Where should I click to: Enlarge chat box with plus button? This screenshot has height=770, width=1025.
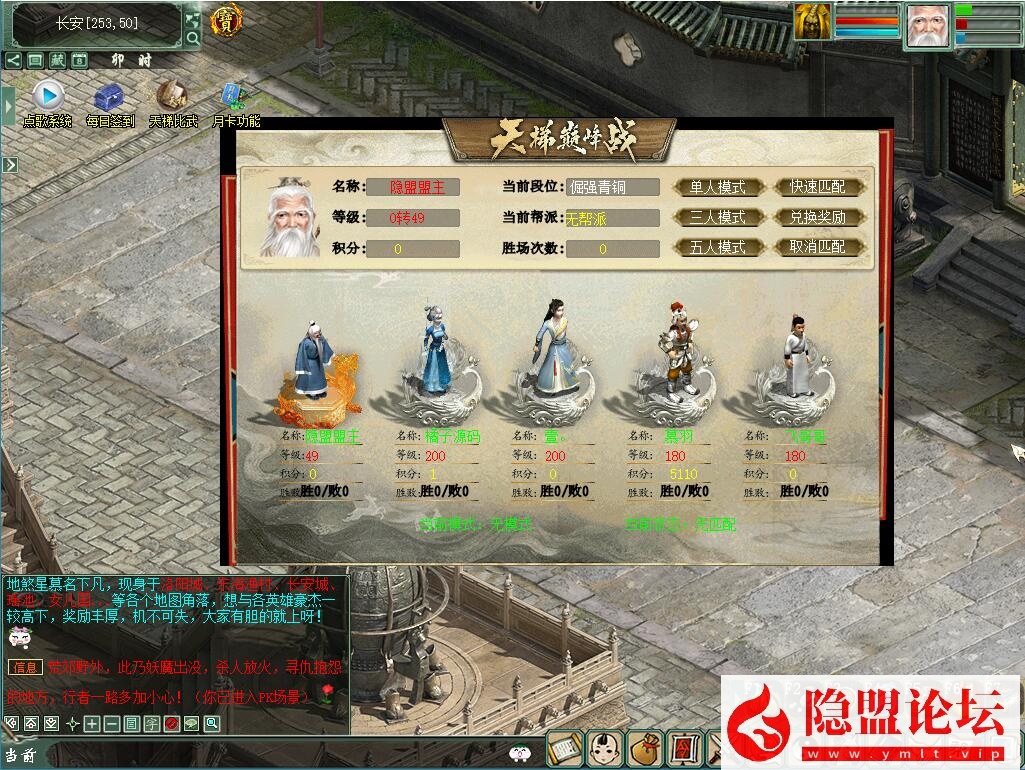click(x=92, y=724)
